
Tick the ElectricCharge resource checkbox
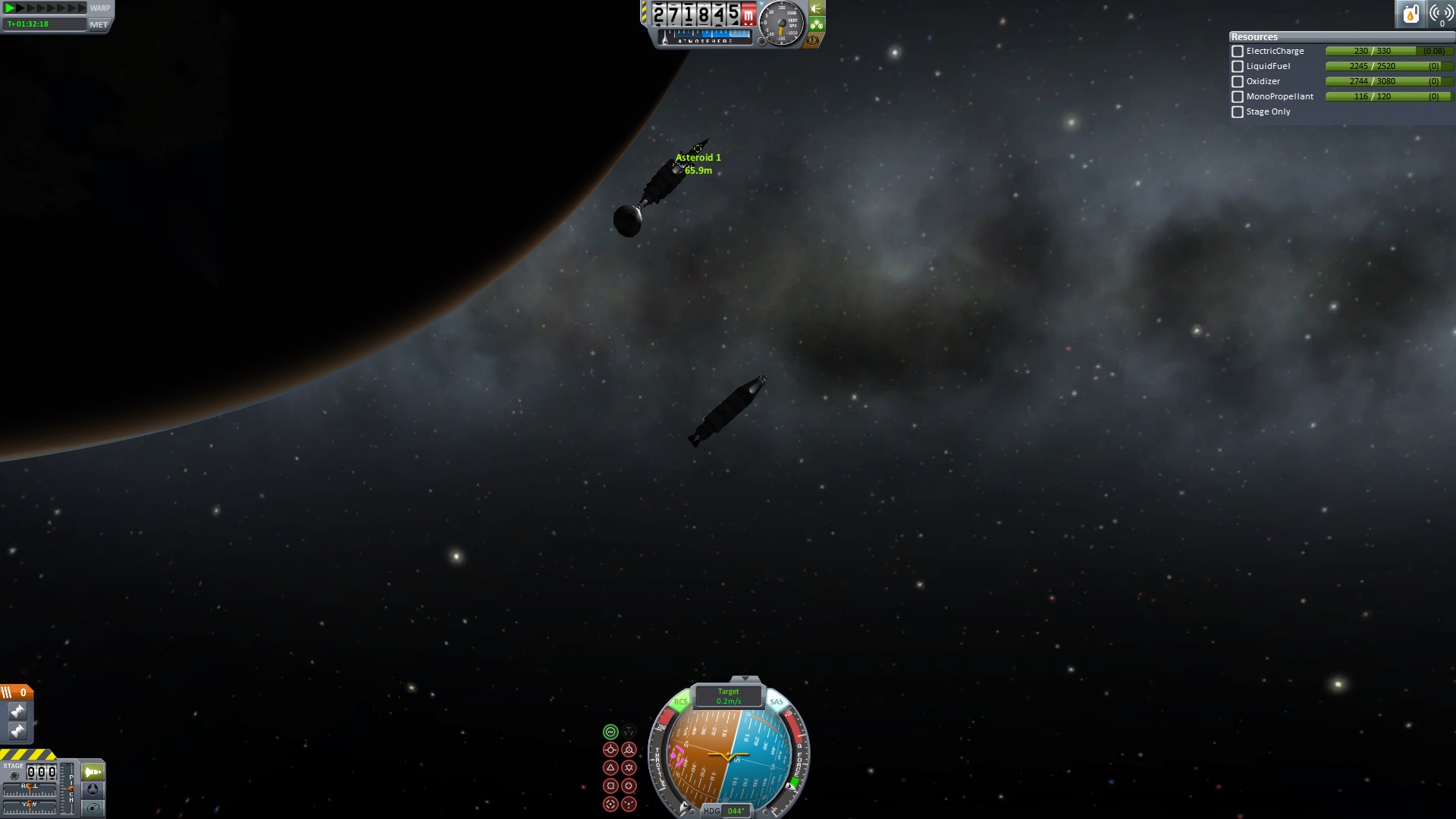1238,52
